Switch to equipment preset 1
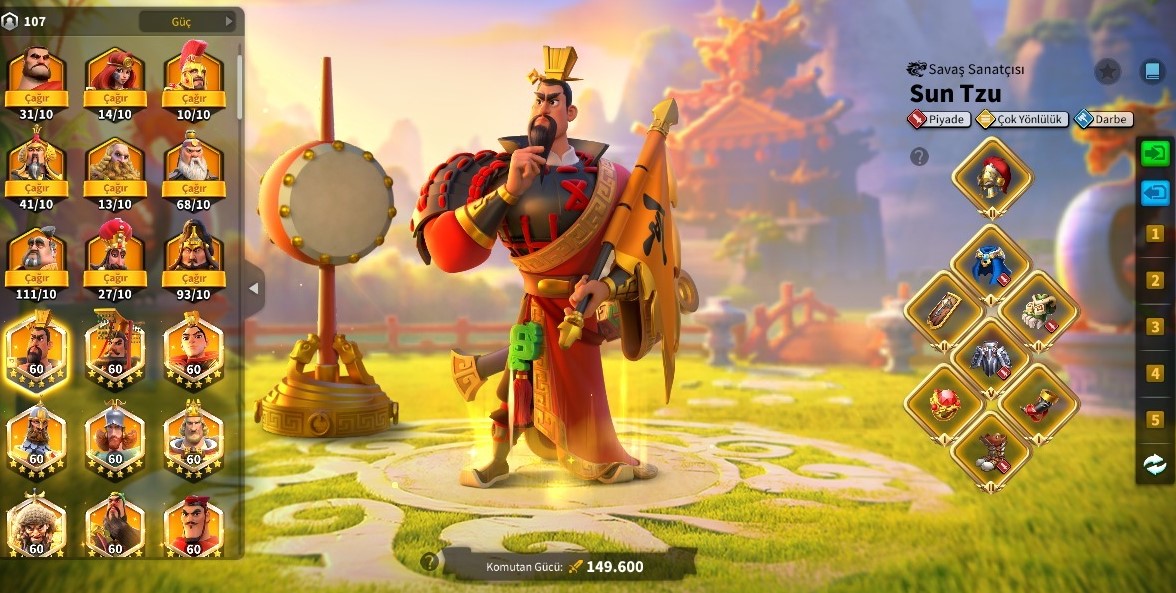This screenshot has width=1176, height=593. pyautogui.click(x=1155, y=234)
